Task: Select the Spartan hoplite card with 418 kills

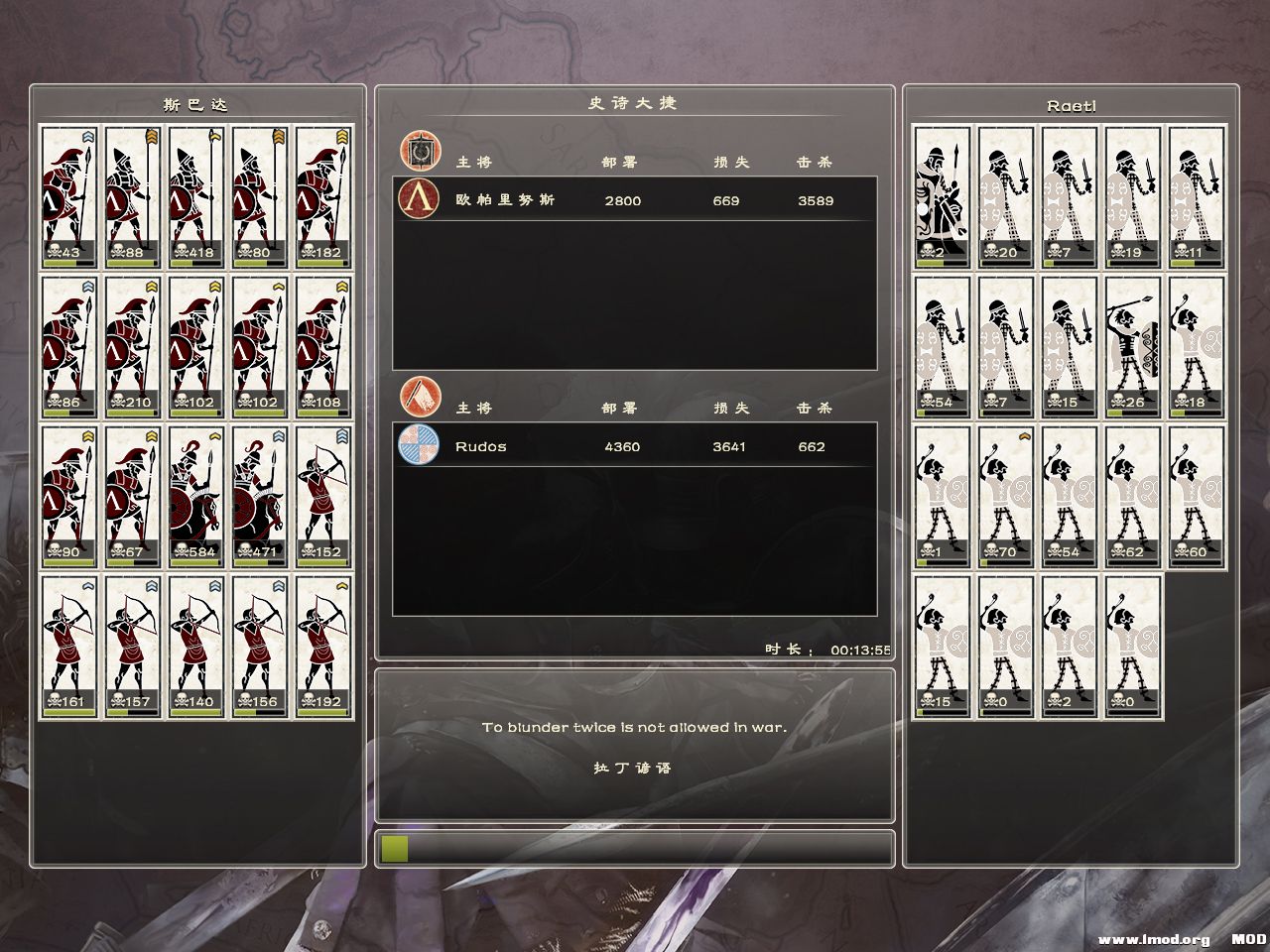Action: [x=196, y=196]
